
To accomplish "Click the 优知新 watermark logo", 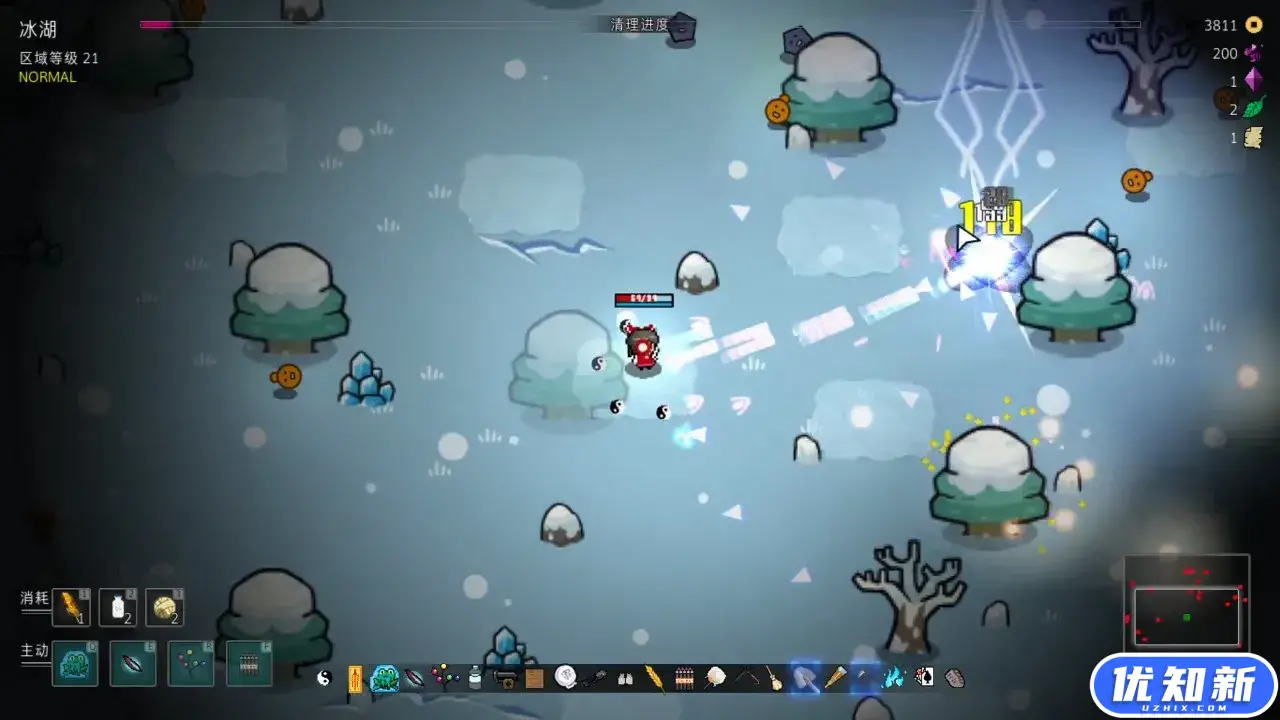I will [1185, 686].
